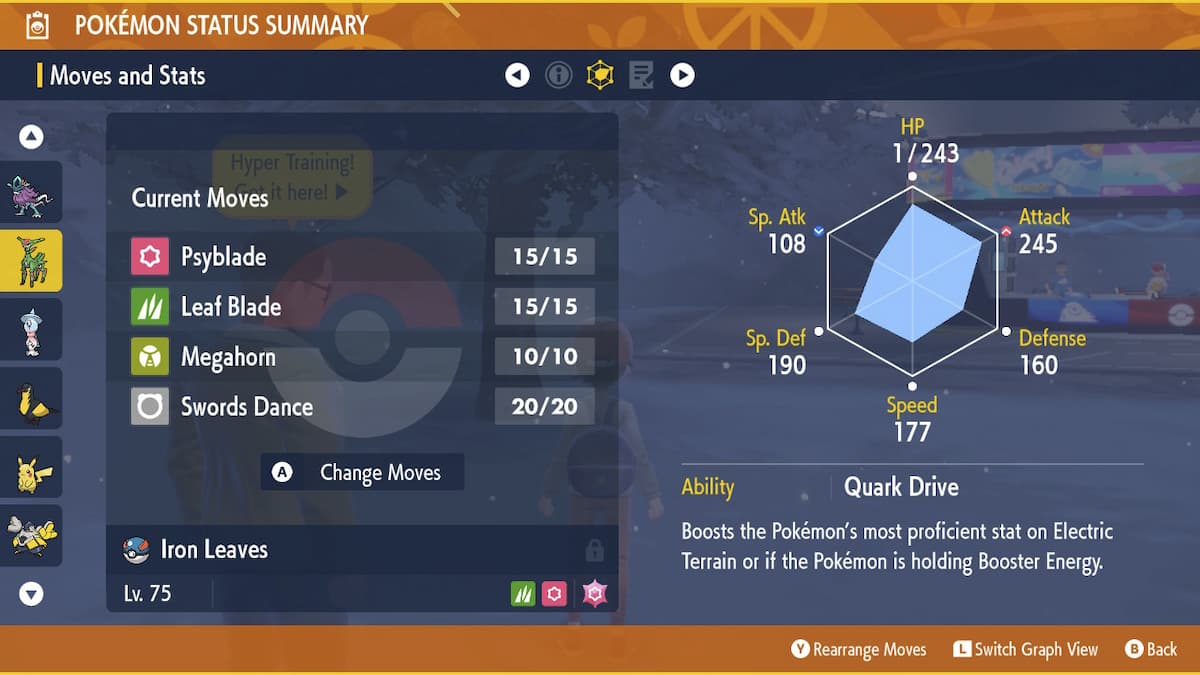Choose Pikachu from the party list
This screenshot has width=1200, height=675.
[31, 467]
